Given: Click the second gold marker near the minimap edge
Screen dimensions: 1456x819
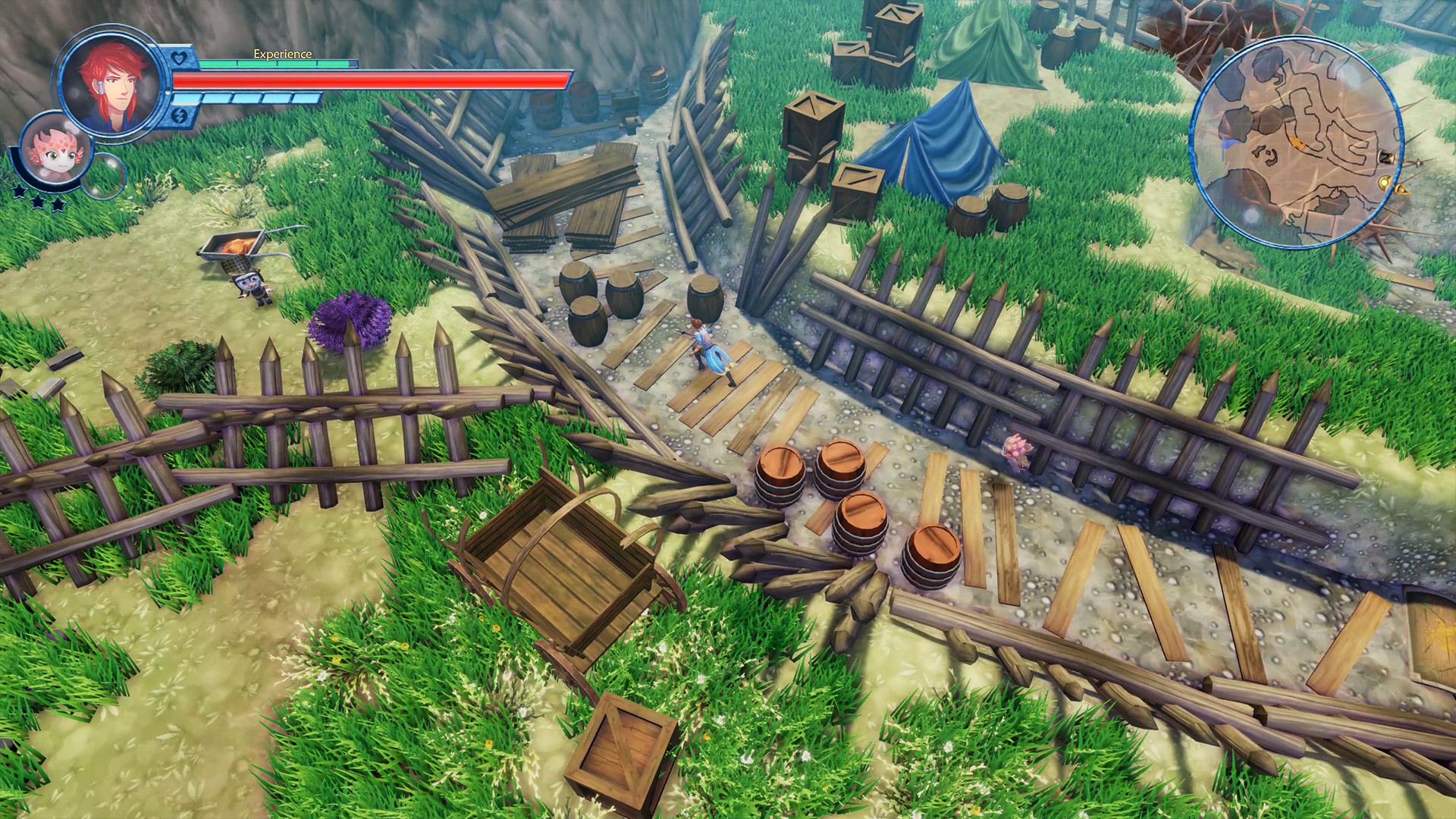Looking at the screenshot, I should click(x=1401, y=190).
